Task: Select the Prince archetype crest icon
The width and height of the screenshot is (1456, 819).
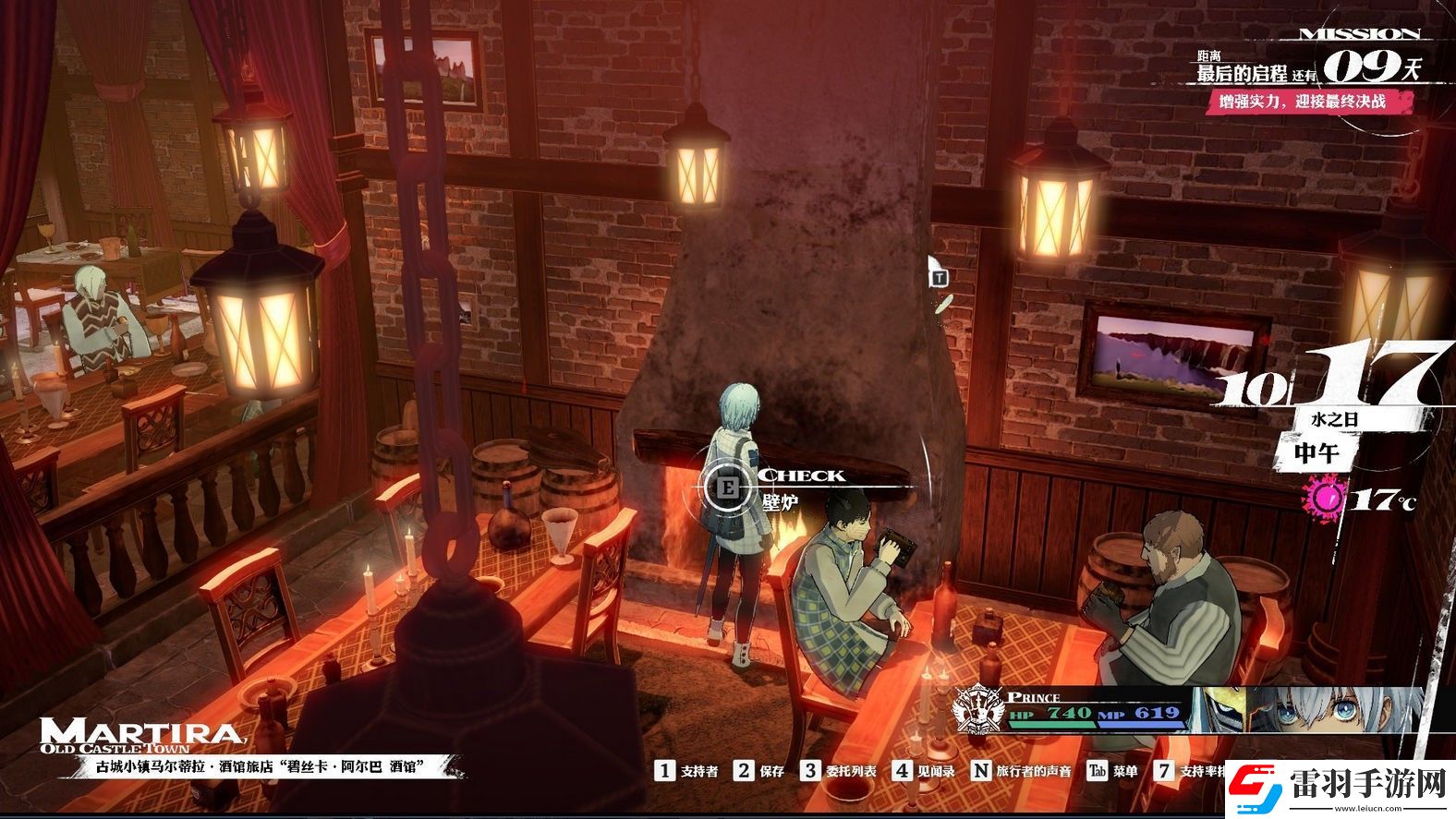Action: point(977,712)
